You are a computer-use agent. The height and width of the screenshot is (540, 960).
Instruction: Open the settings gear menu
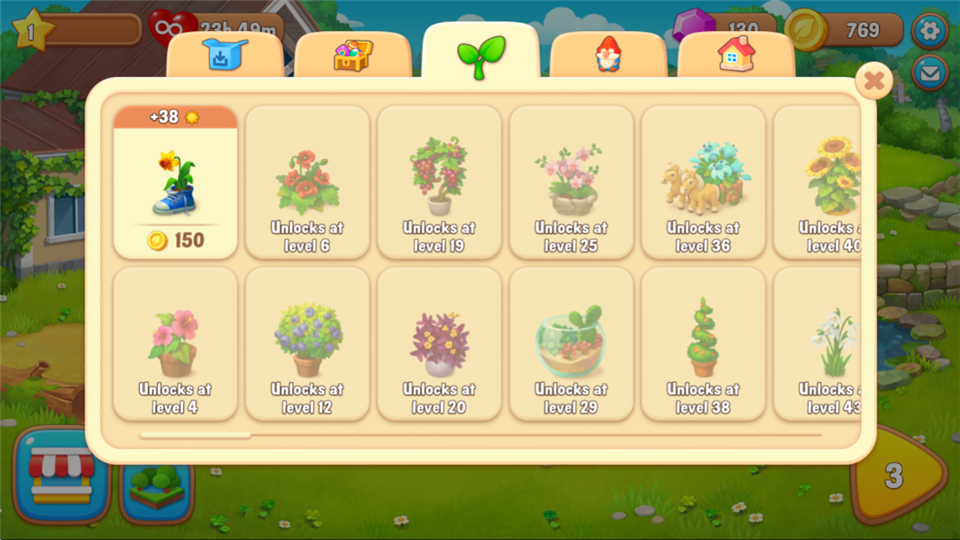[x=930, y=30]
